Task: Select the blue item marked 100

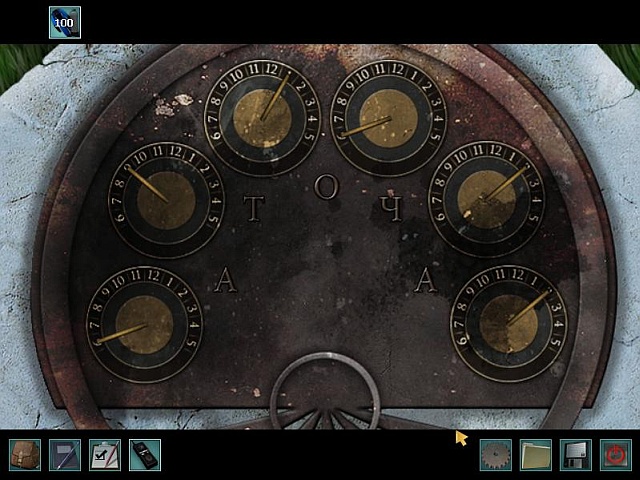Action: point(65,22)
